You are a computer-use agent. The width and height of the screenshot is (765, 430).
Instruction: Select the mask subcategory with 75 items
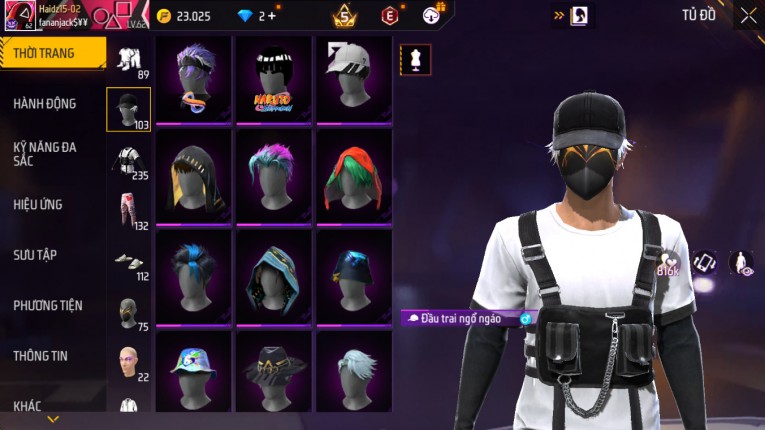click(128, 311)
